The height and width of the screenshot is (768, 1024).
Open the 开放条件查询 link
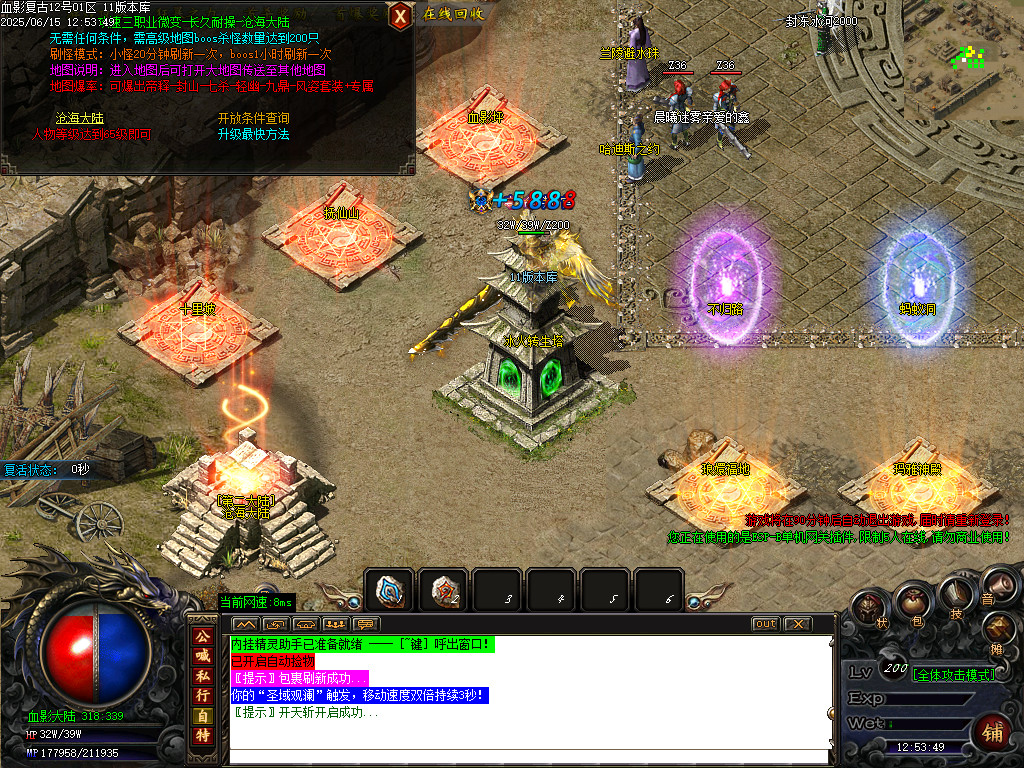[x=254, y=118]
